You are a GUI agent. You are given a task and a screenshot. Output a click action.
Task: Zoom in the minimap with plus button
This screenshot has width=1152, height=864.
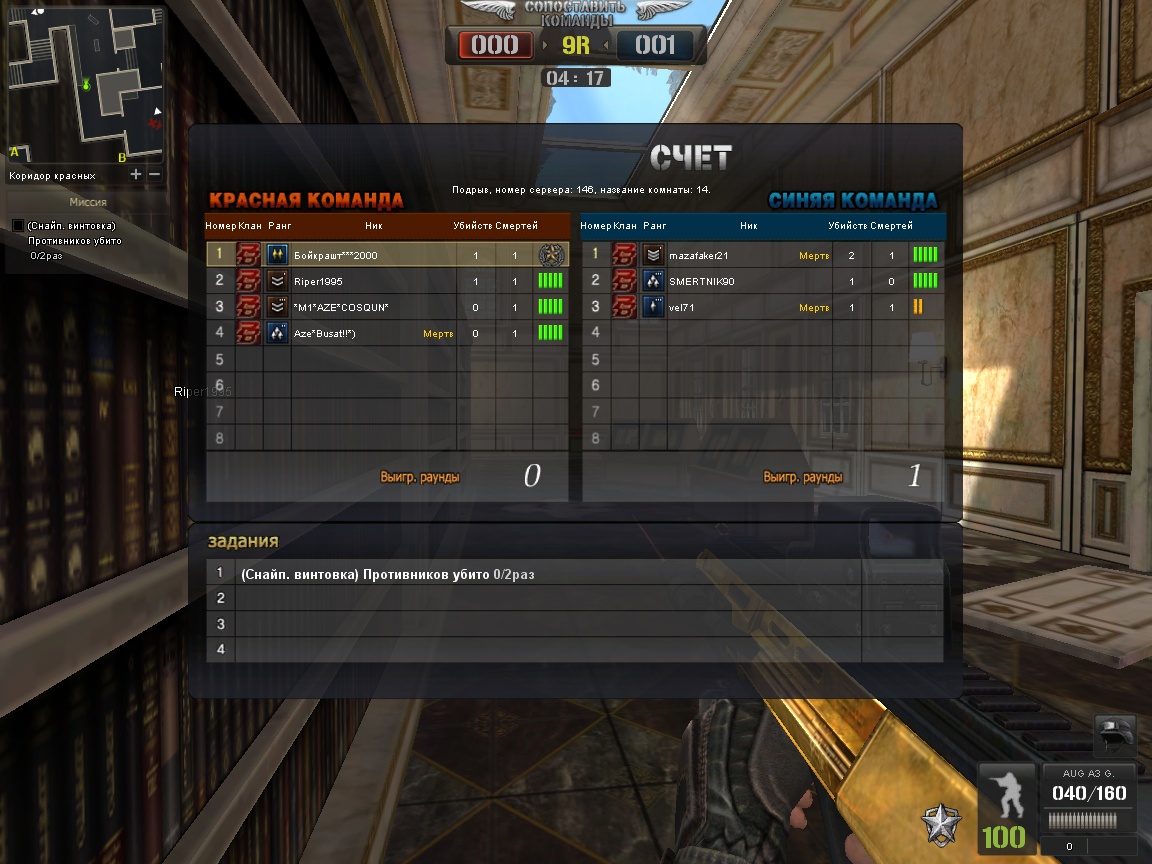(136, 175)
